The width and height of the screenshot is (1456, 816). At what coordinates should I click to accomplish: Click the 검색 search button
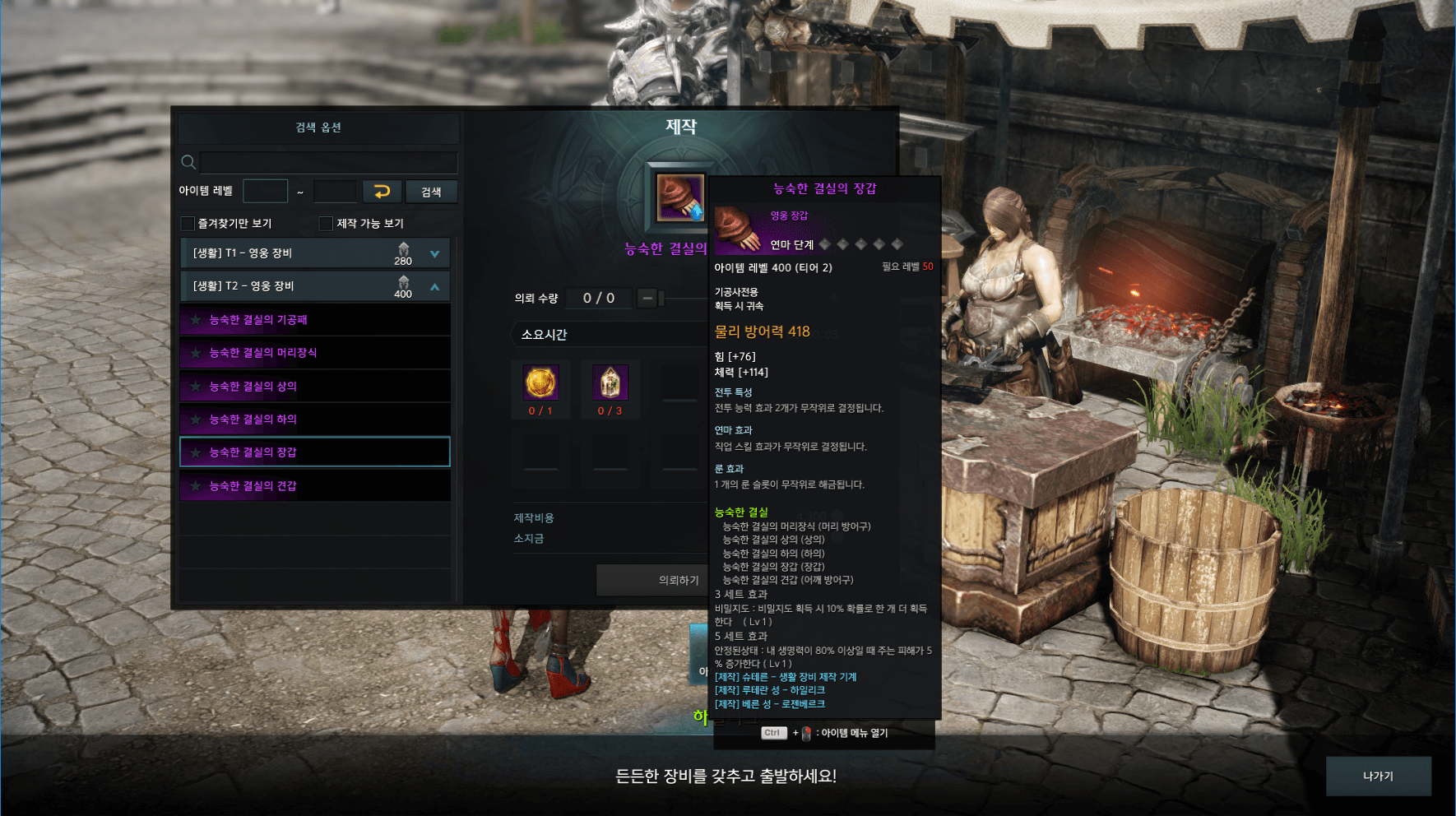click(431, 192)
